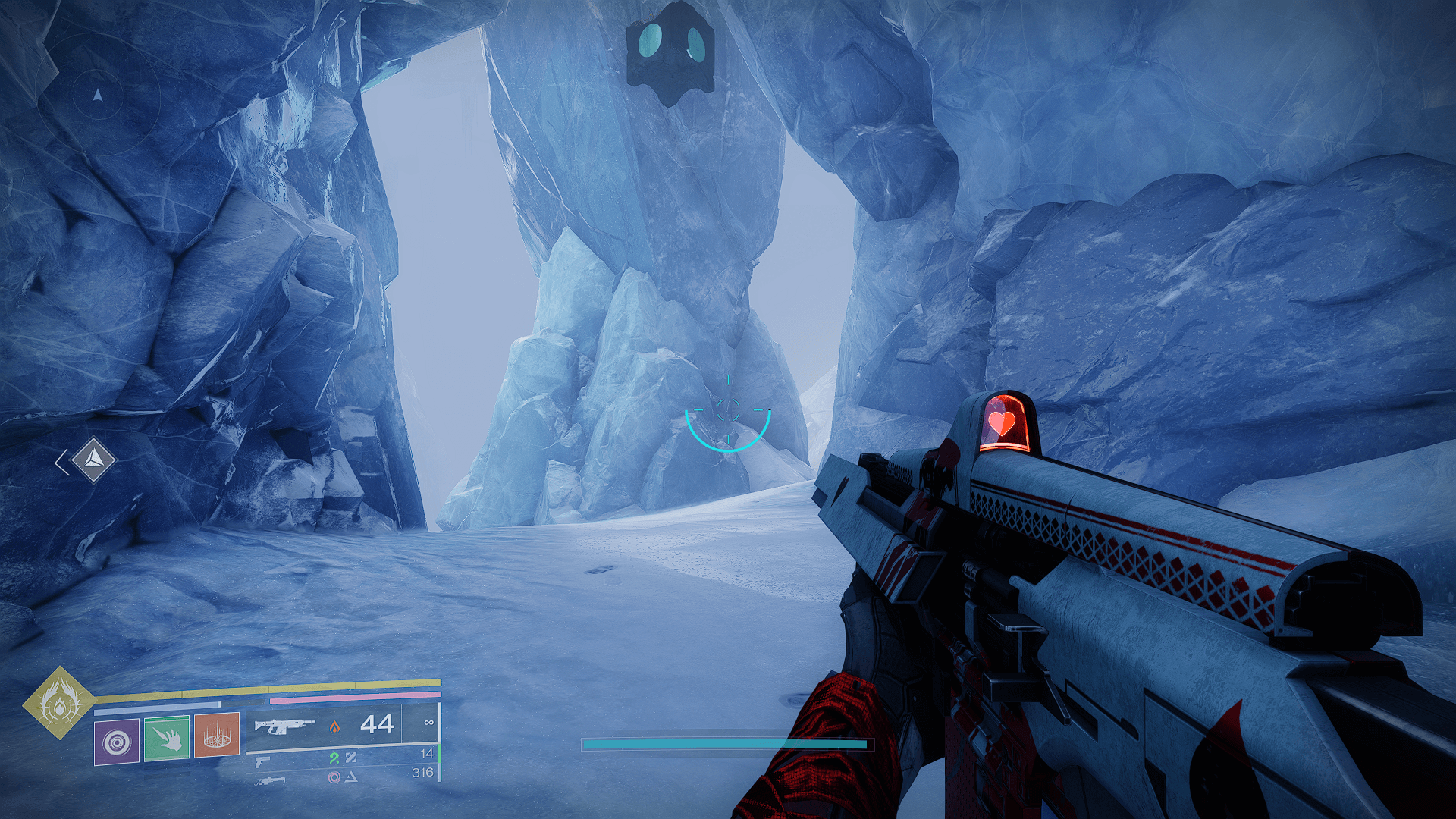The height and width of the screenshot is (819, 1456).
Task: Select the primary ammo count reading 44
Action: tap(378, 723)
